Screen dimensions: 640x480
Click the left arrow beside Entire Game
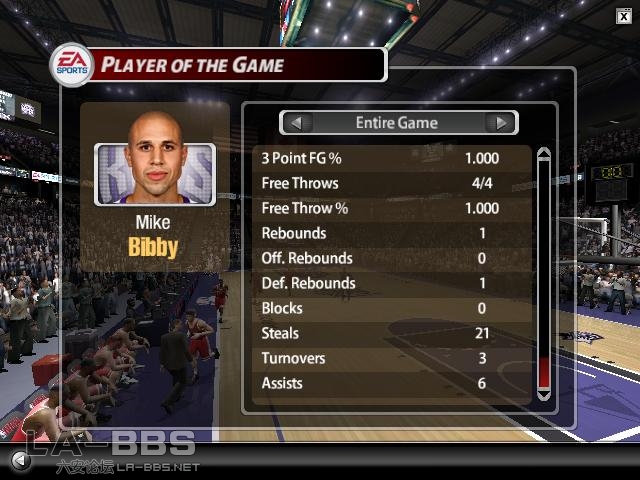296,123
